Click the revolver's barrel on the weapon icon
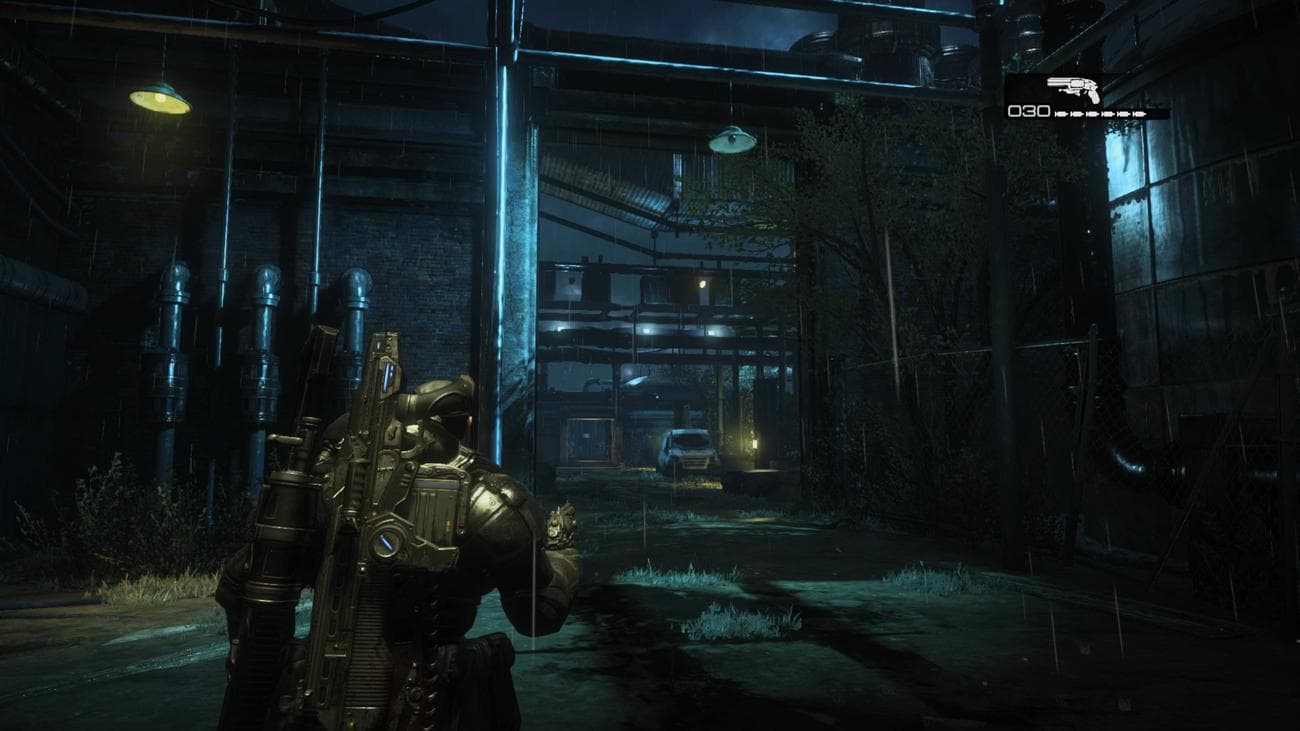 [x=1056, y=82]
